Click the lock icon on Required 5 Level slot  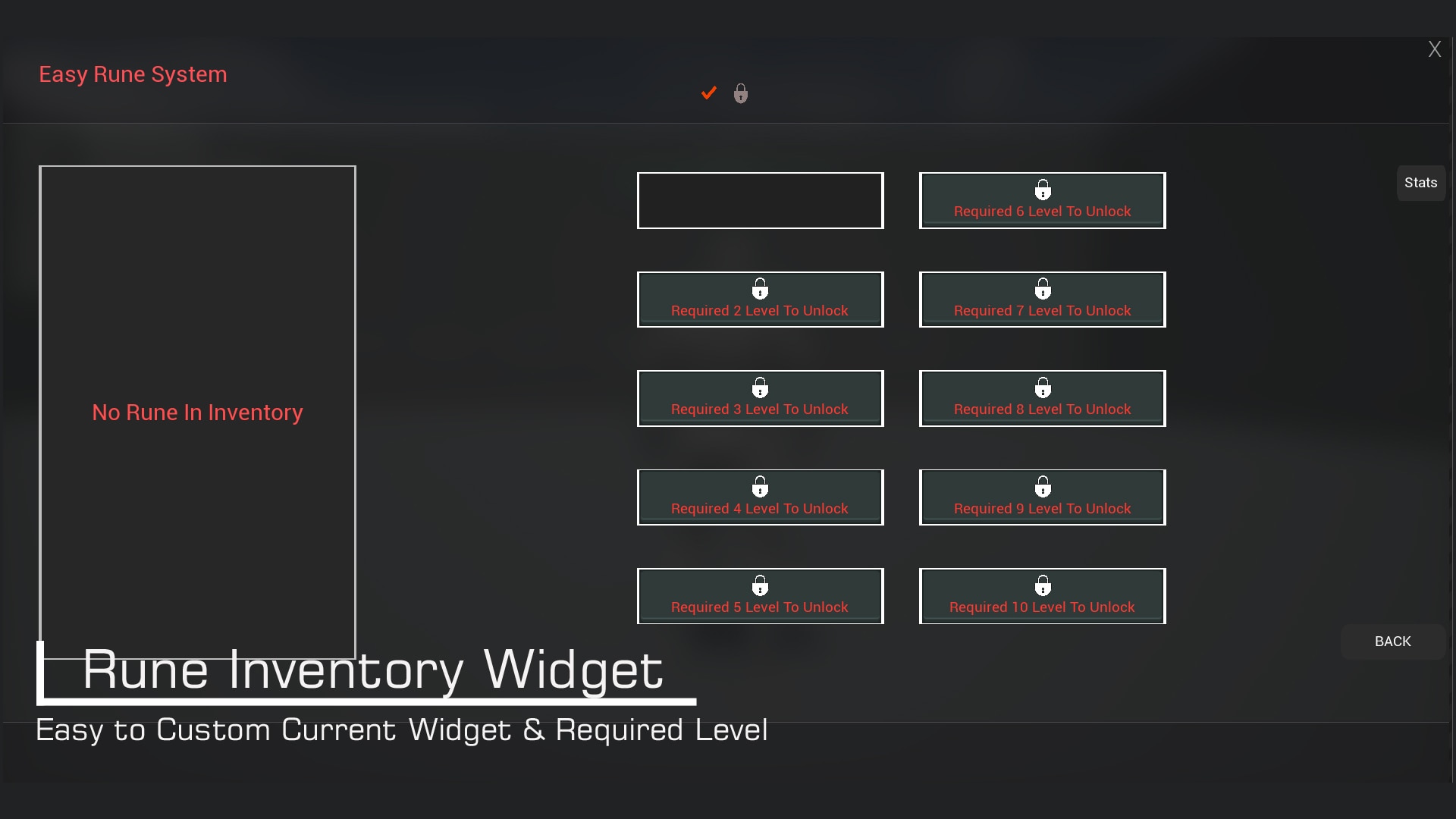pyautogui.click(x=760, y=585)
